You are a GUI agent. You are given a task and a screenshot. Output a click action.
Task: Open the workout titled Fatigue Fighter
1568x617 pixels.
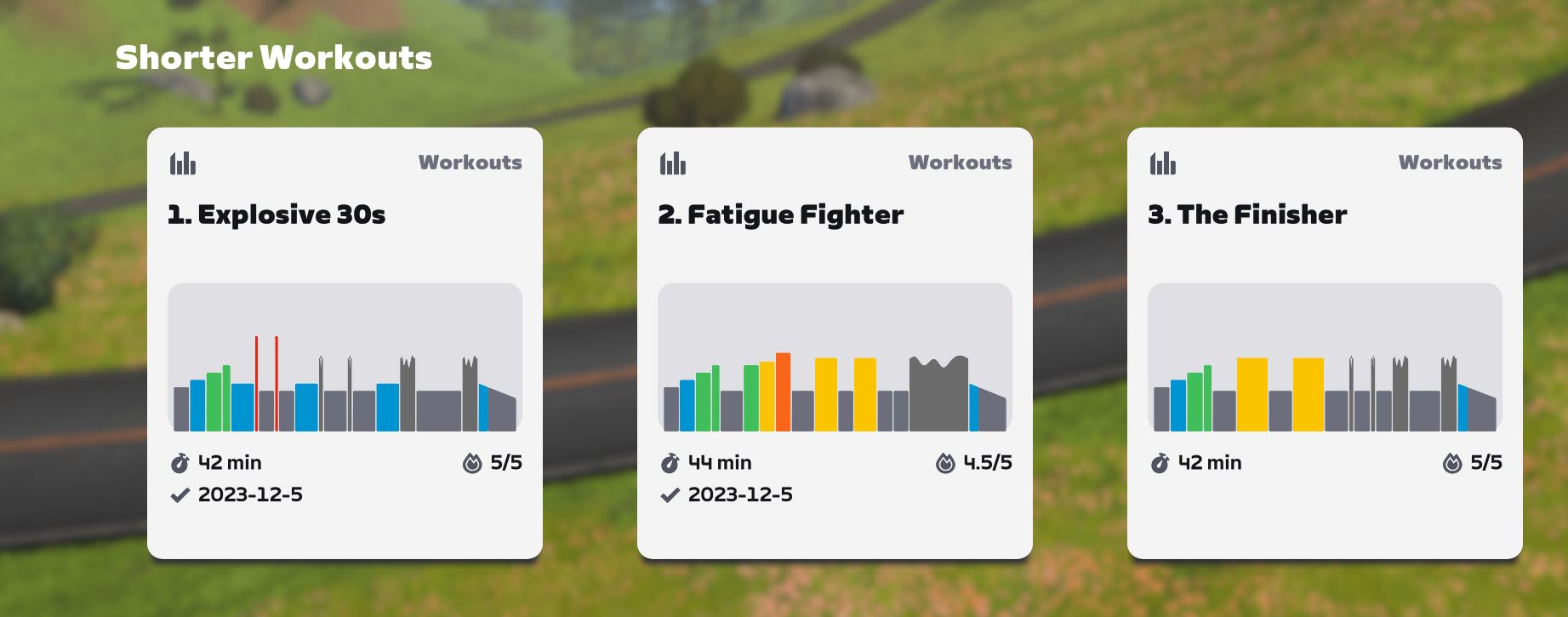[779, 215]
